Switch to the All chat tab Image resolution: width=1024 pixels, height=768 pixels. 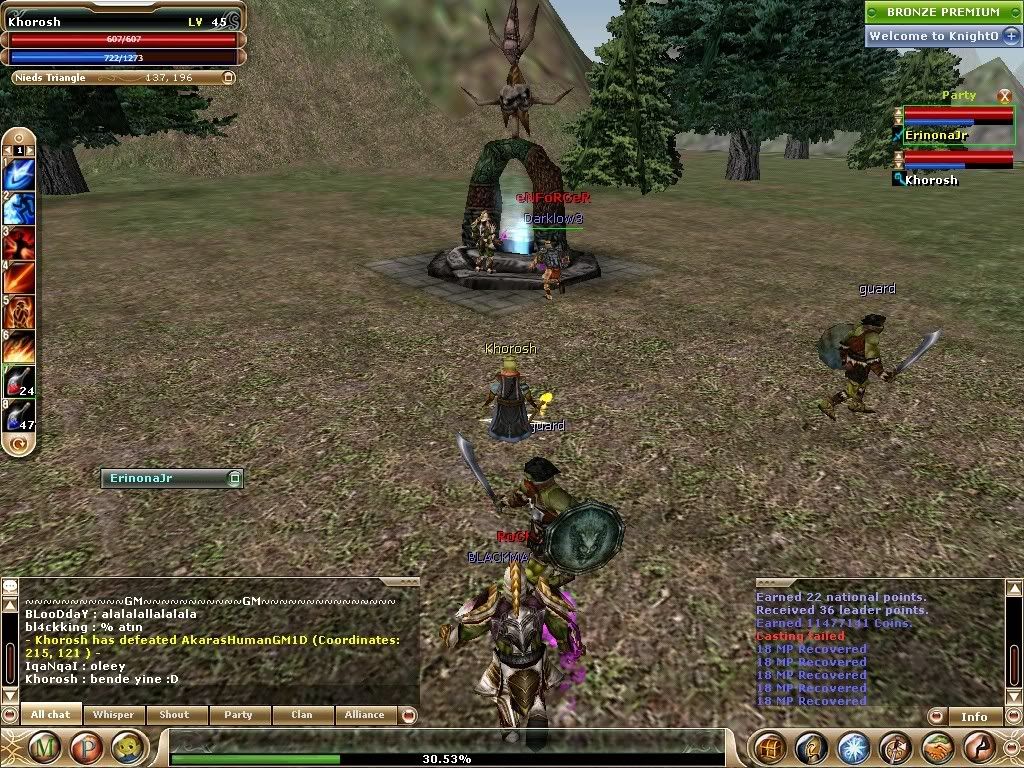coord(50,715)
